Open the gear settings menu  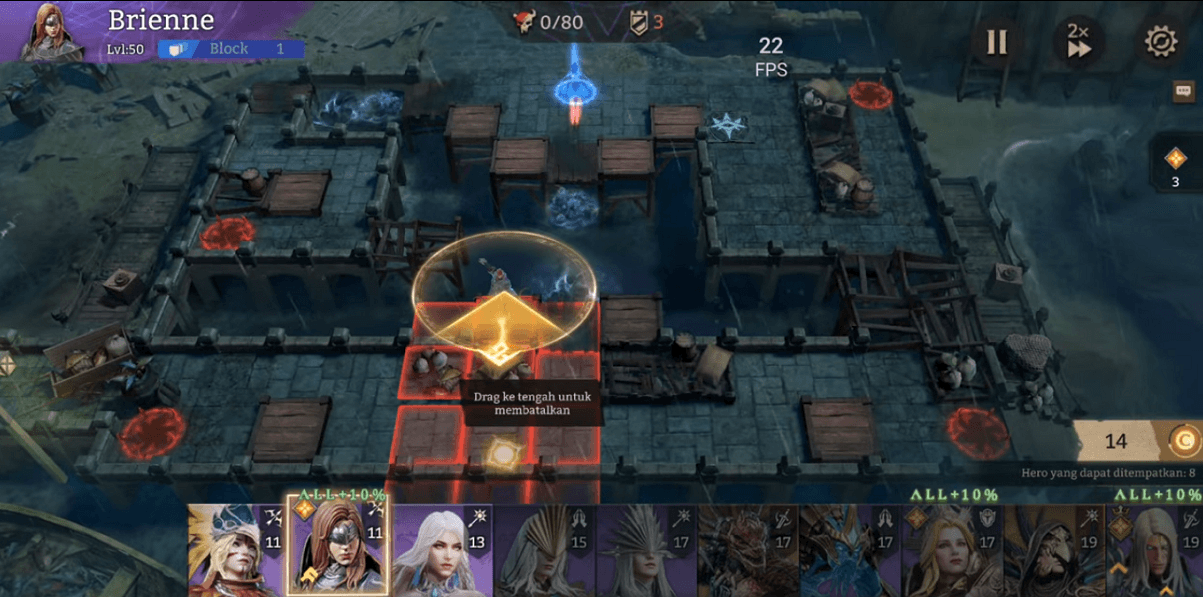(1160, 42)
